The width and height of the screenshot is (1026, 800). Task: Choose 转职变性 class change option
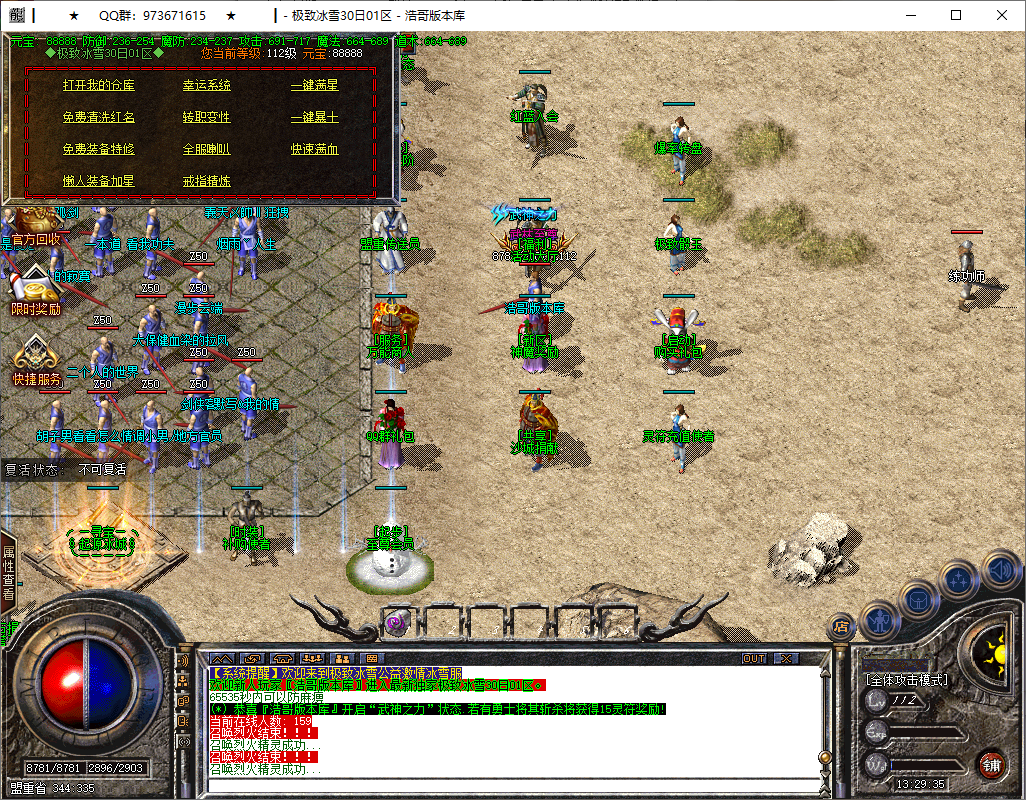tap(206, 118)
